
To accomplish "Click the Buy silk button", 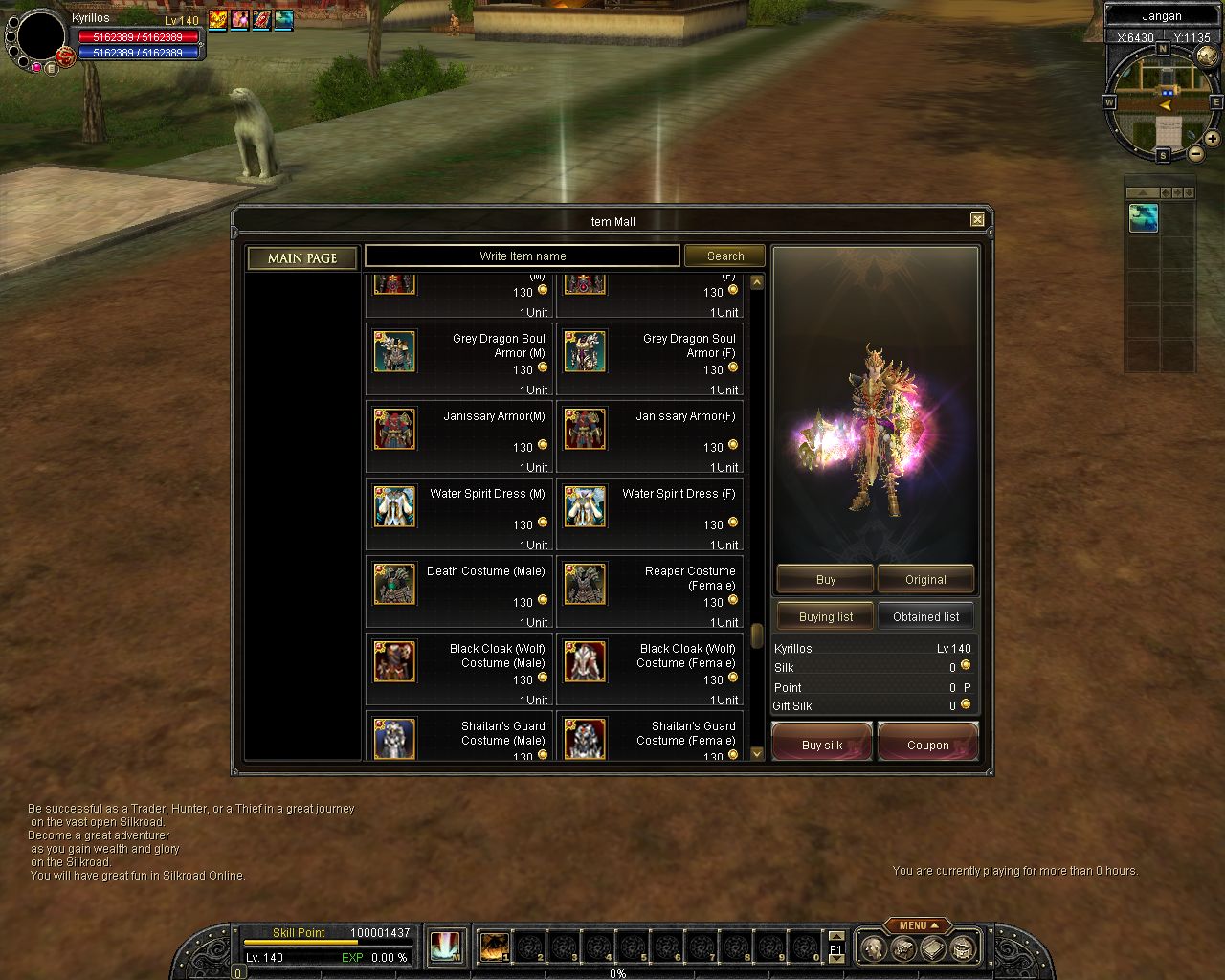I will coord(822,745).
